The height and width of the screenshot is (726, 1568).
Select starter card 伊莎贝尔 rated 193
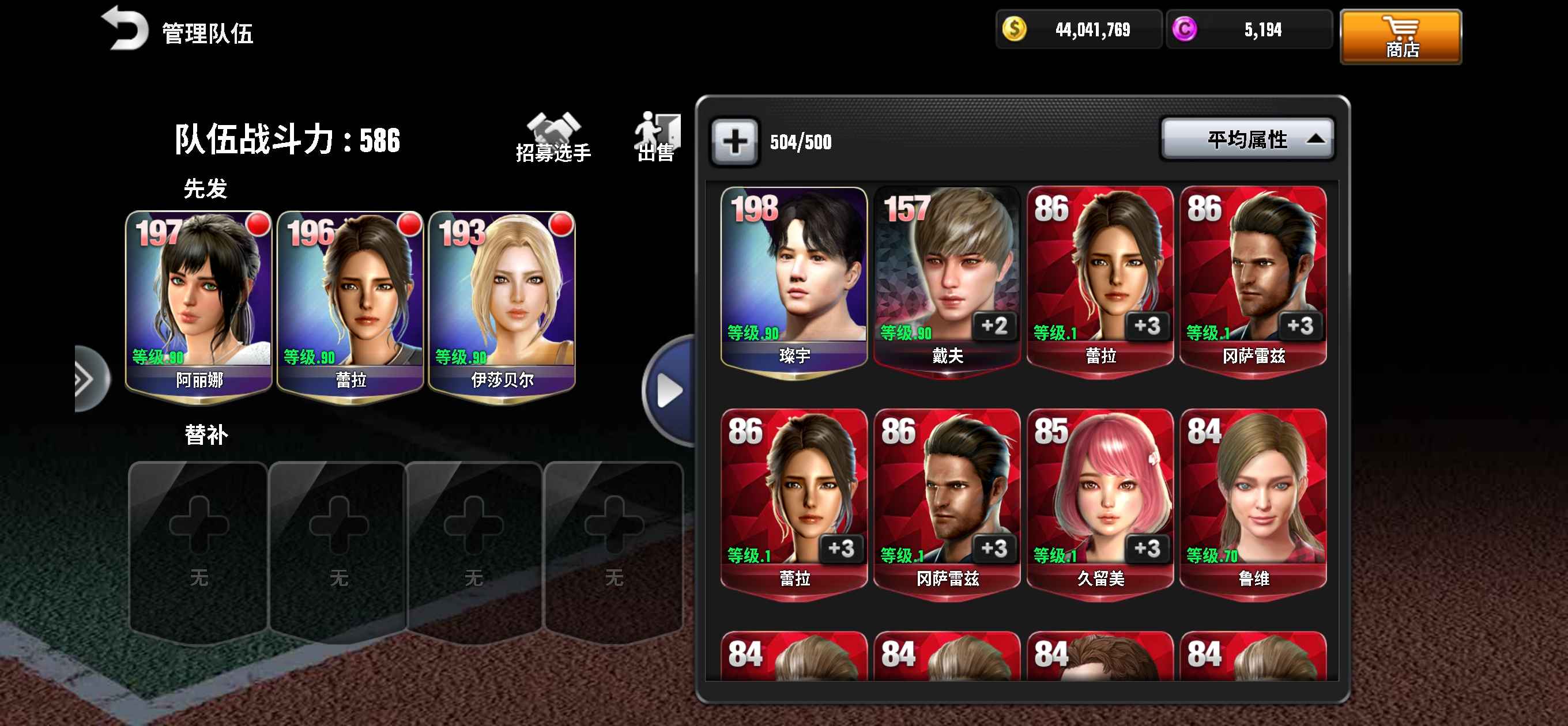502,304
